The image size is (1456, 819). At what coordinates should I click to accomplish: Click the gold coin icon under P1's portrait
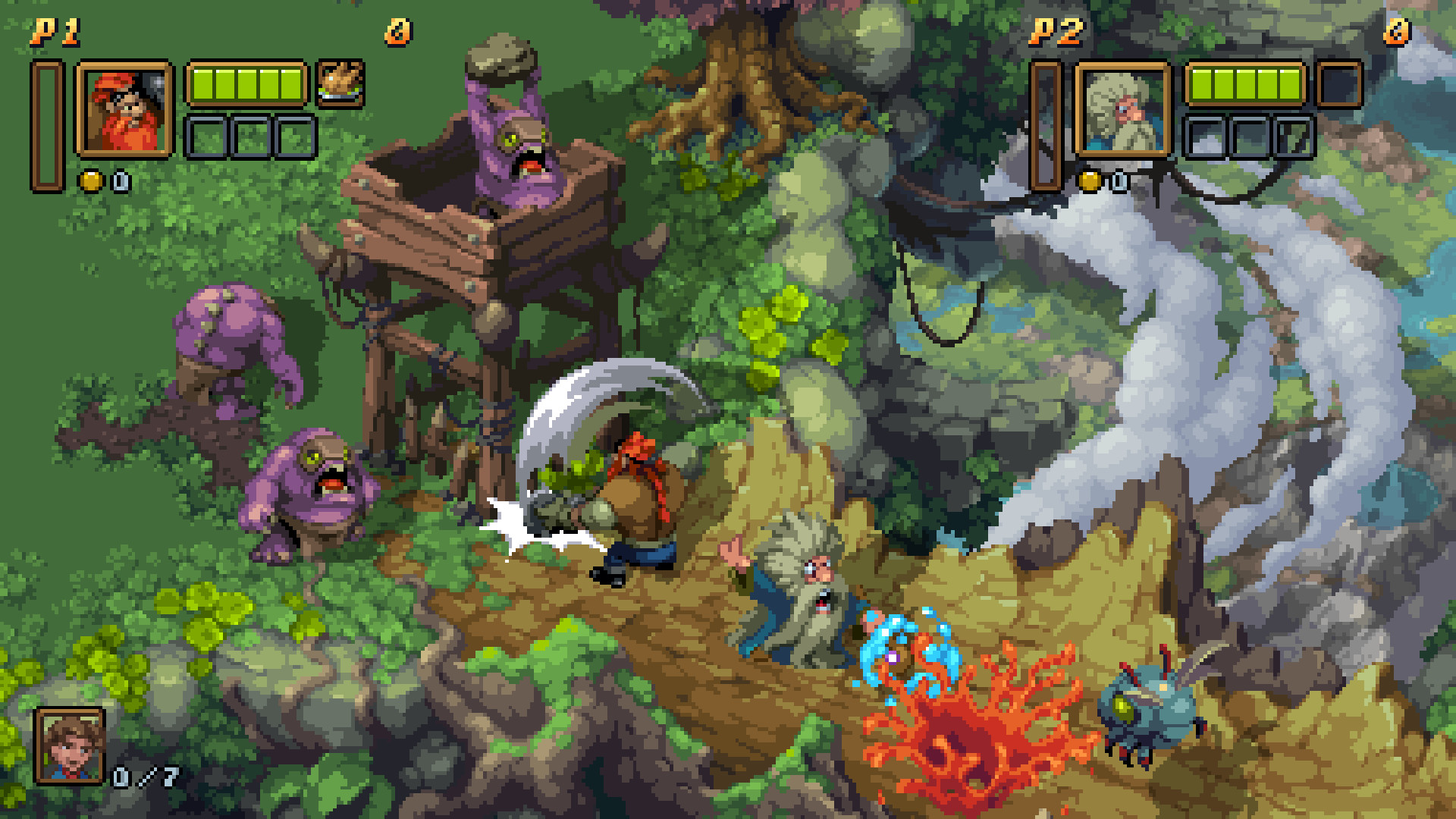[x=89, y=180]
